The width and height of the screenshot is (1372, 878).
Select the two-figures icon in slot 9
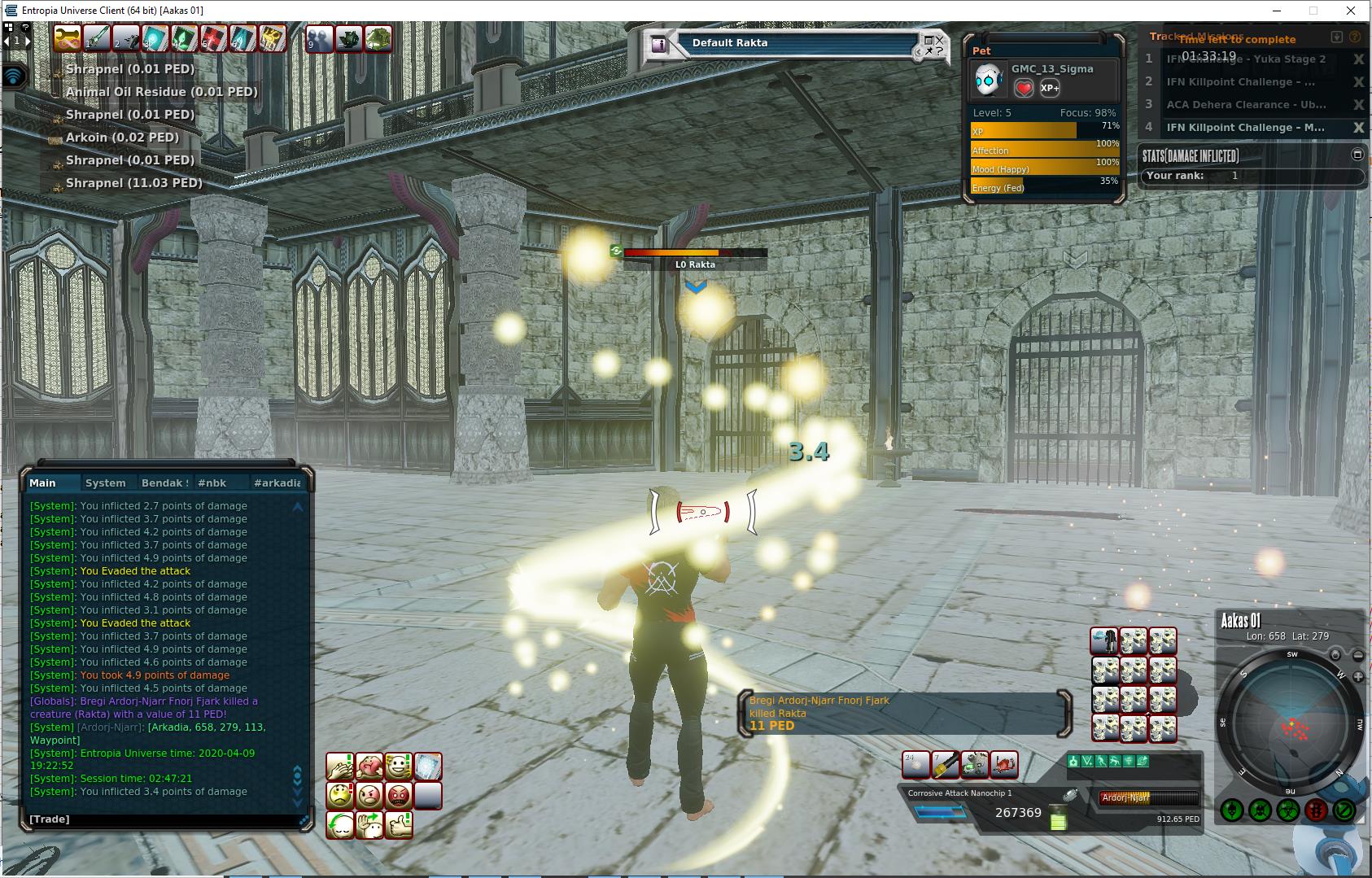coord(319,37)
